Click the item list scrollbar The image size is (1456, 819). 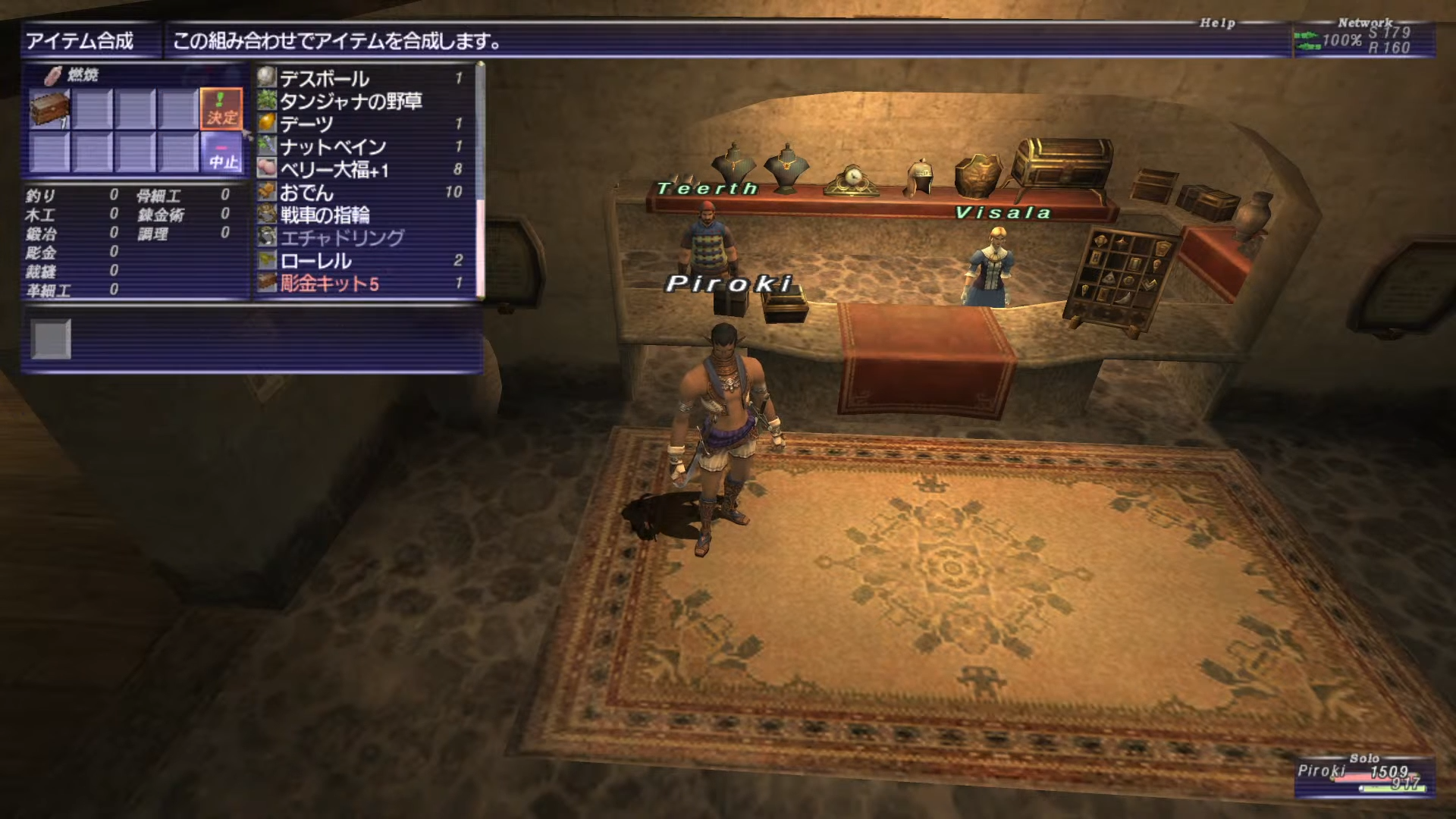[x=479, y=182]
